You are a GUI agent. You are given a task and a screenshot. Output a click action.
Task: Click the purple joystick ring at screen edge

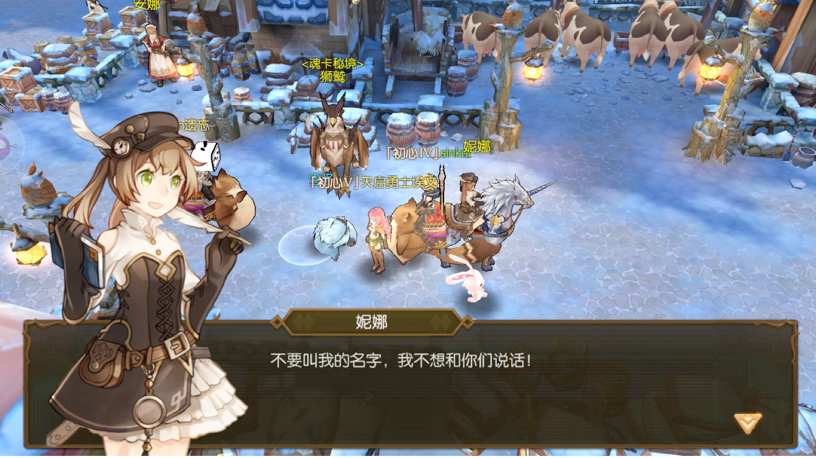click(x=4, y=146)
